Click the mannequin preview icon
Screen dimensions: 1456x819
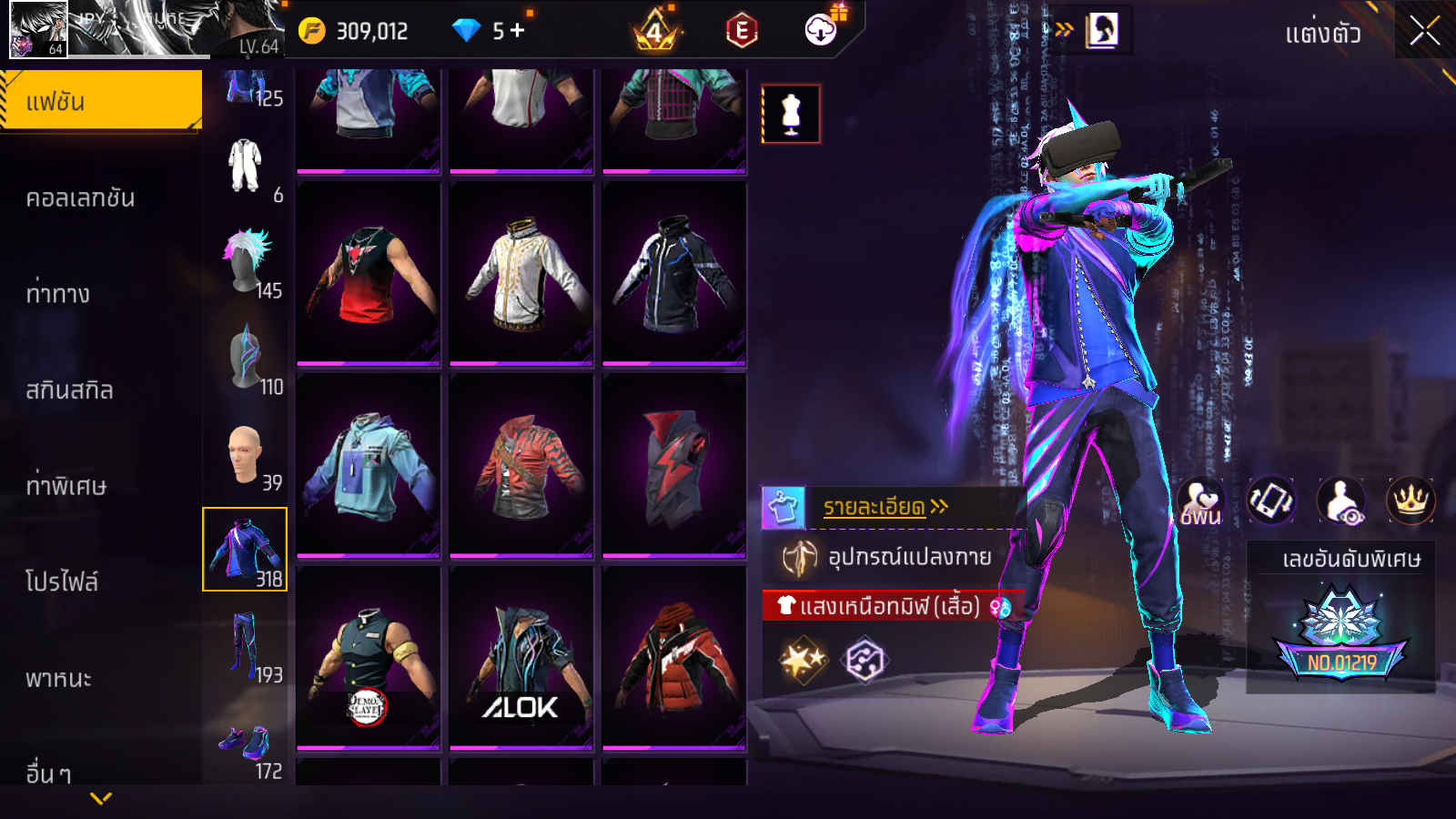[791, 115]
